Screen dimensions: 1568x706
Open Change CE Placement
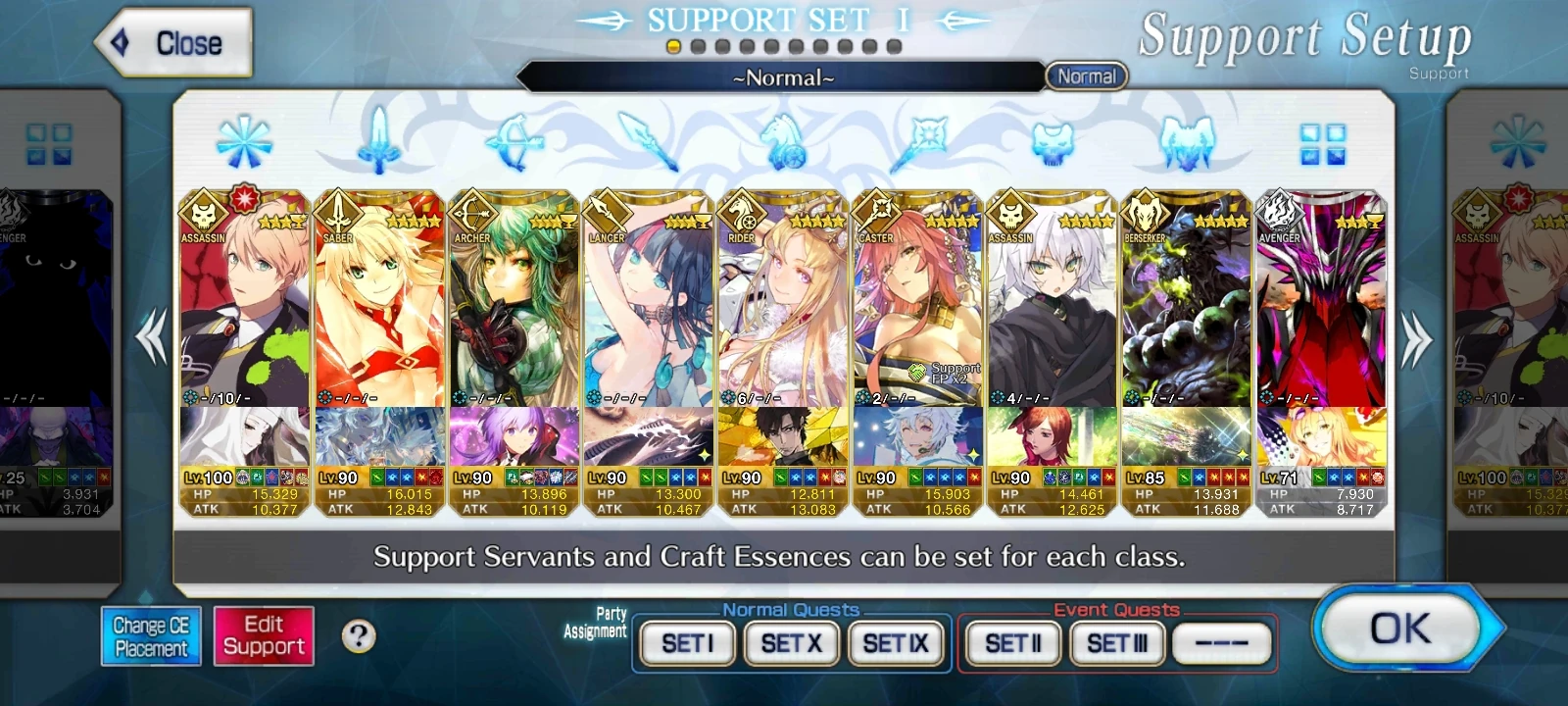pyautogui.click(x=151, y=636)
